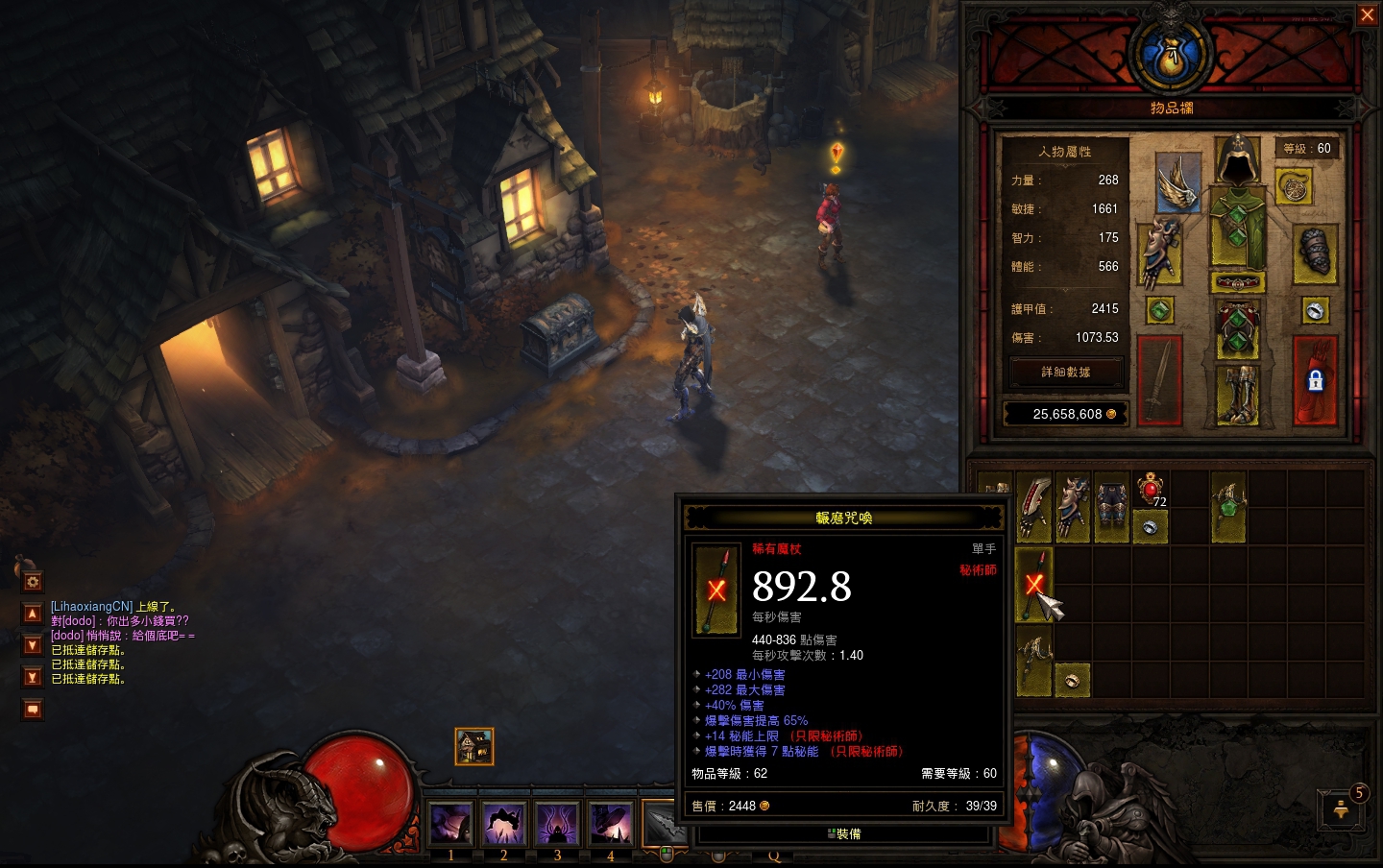Click the equipped winged shoulder piece
The image size is (1383, 868).
pos(1177,181)
